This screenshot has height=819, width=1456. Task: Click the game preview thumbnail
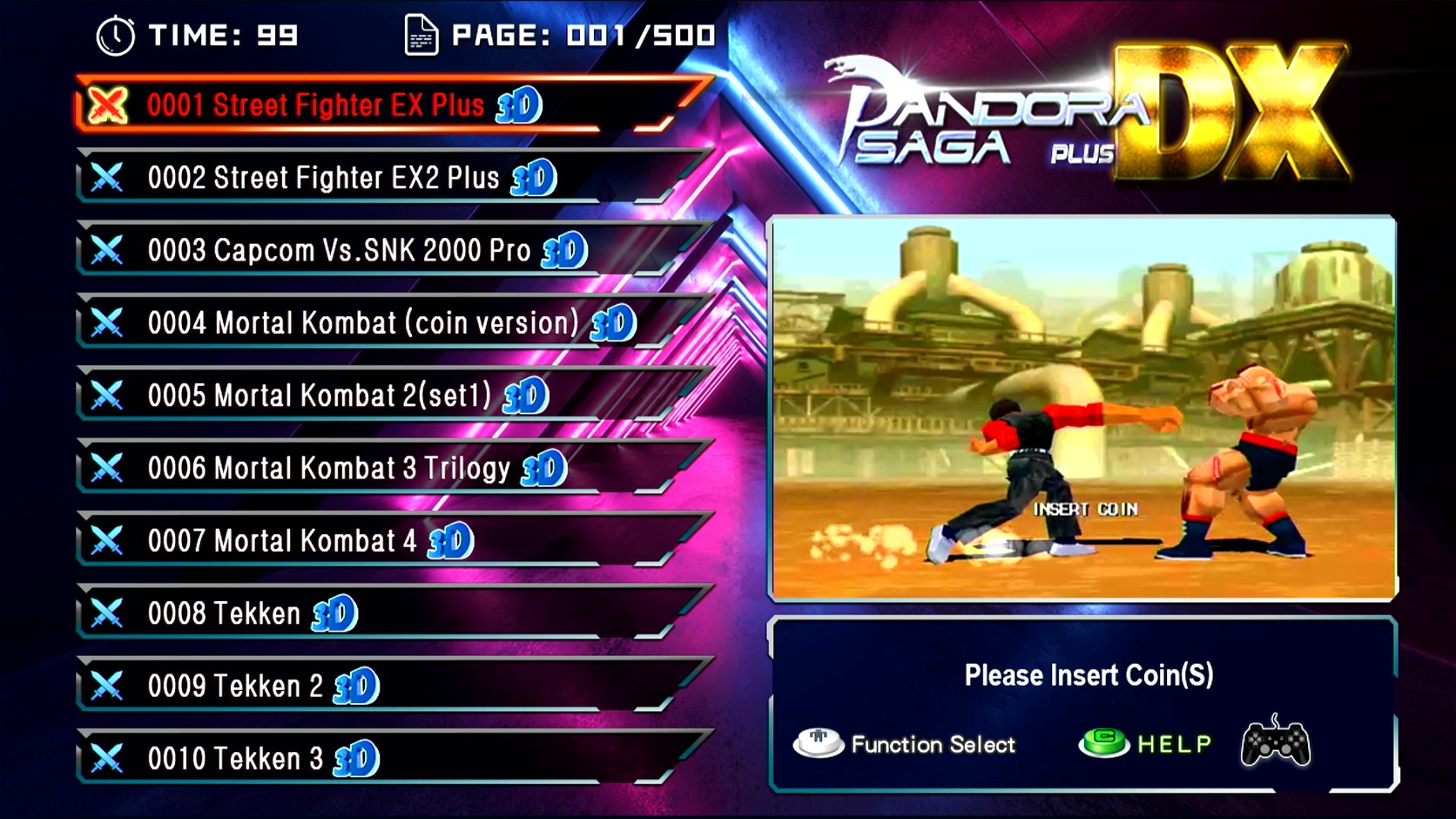1082,408
